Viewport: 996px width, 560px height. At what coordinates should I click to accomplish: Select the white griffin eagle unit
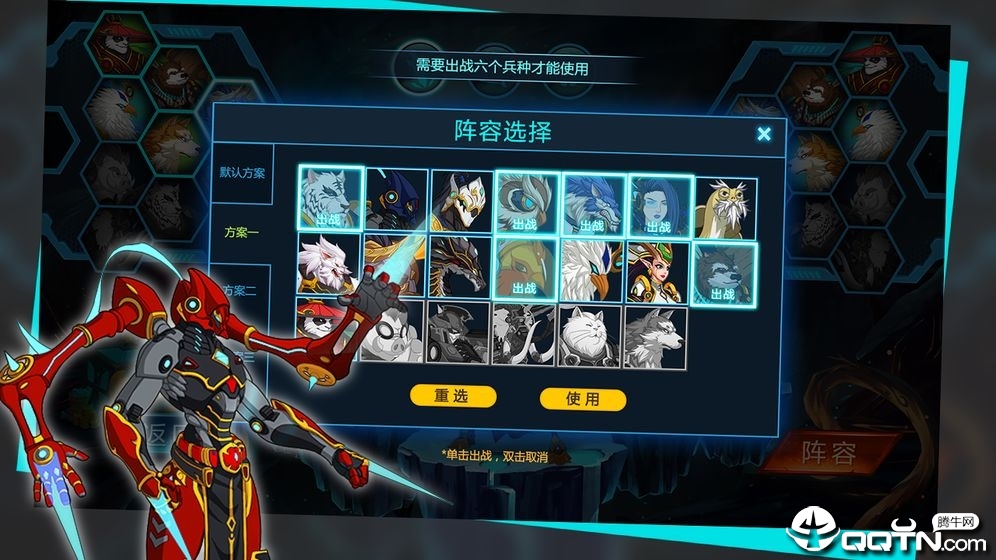point(592,270)
